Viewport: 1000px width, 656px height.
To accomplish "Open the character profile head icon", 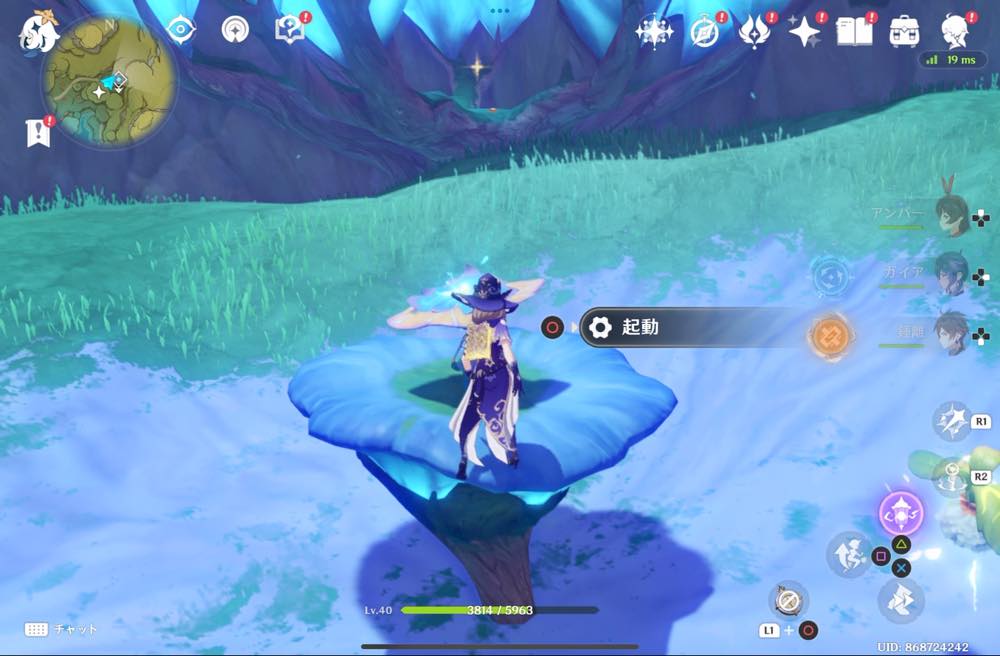I will [957, 31].
